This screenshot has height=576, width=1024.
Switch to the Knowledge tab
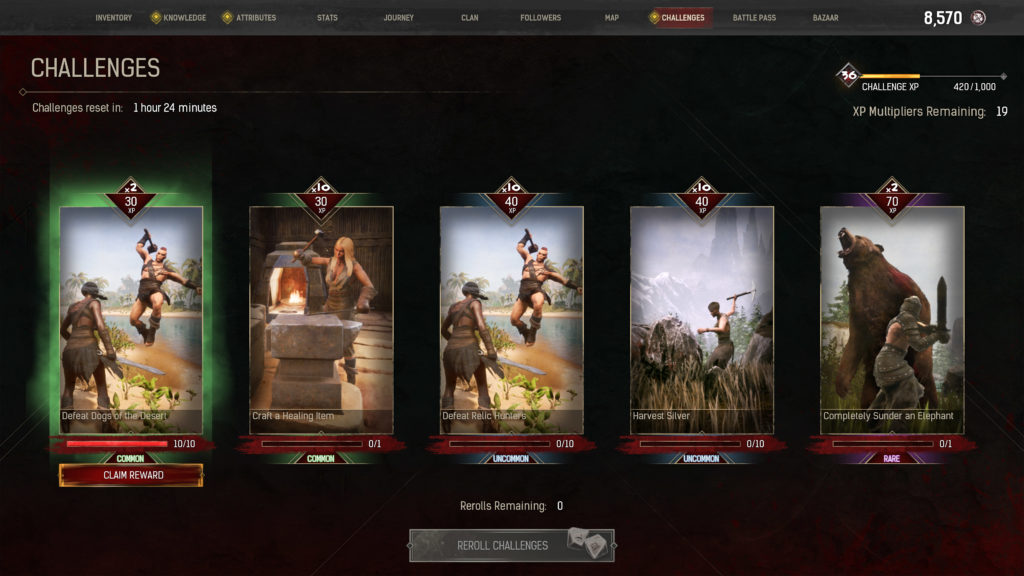point(183,18)
